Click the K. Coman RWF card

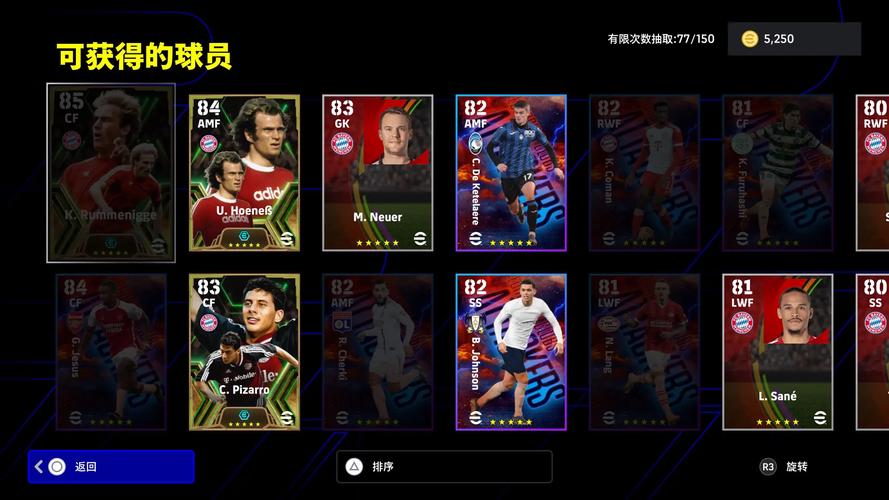[644, 173]
